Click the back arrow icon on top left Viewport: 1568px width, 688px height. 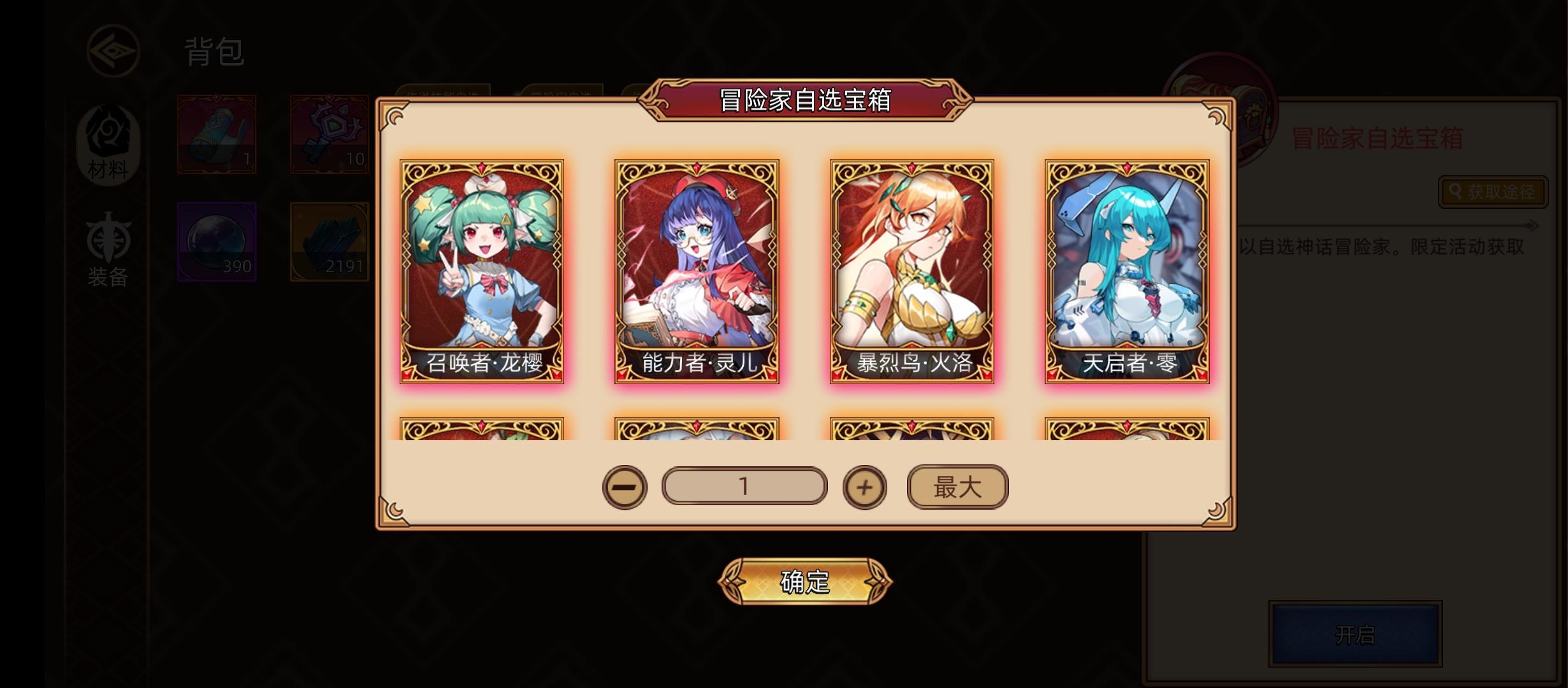tap(113, 52)
